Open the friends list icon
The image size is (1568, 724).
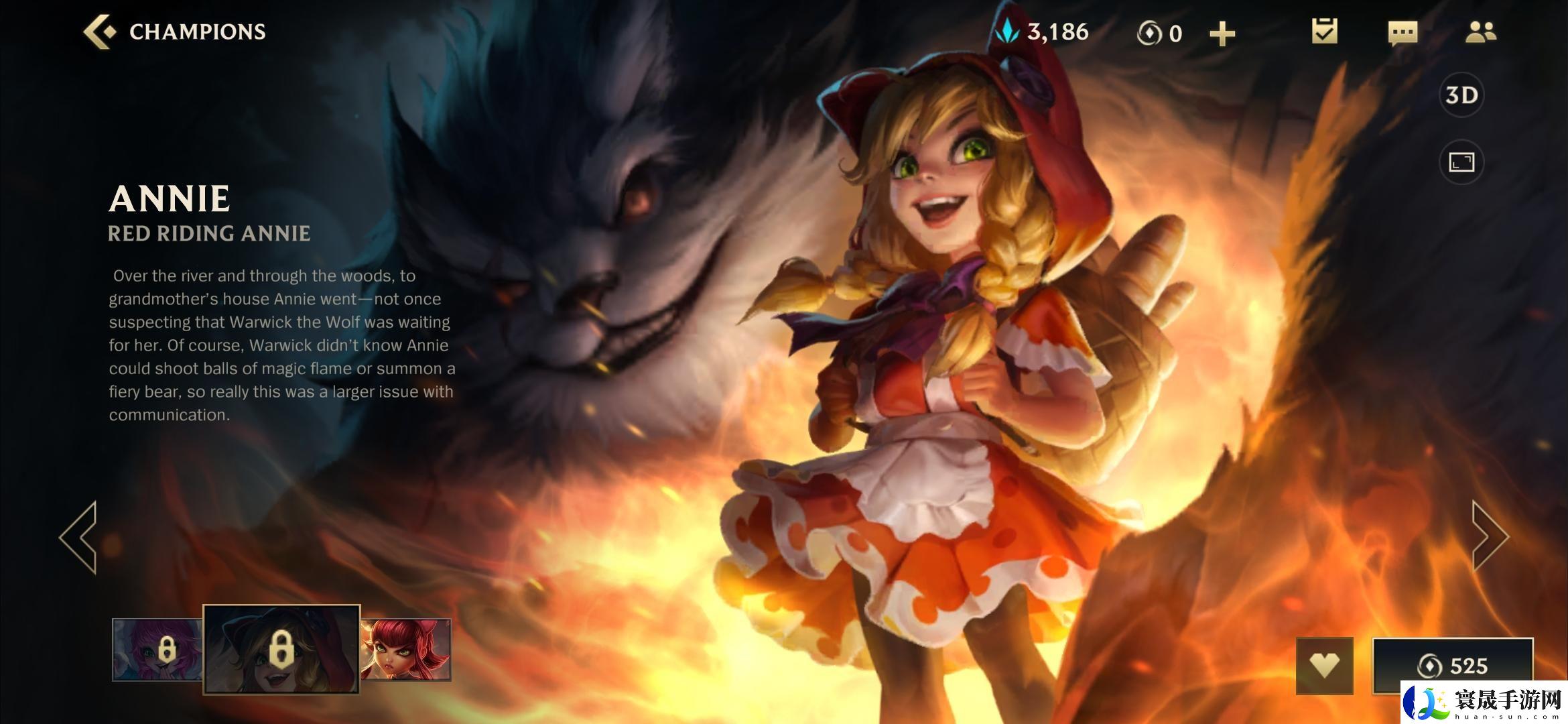pos(1480,32)
